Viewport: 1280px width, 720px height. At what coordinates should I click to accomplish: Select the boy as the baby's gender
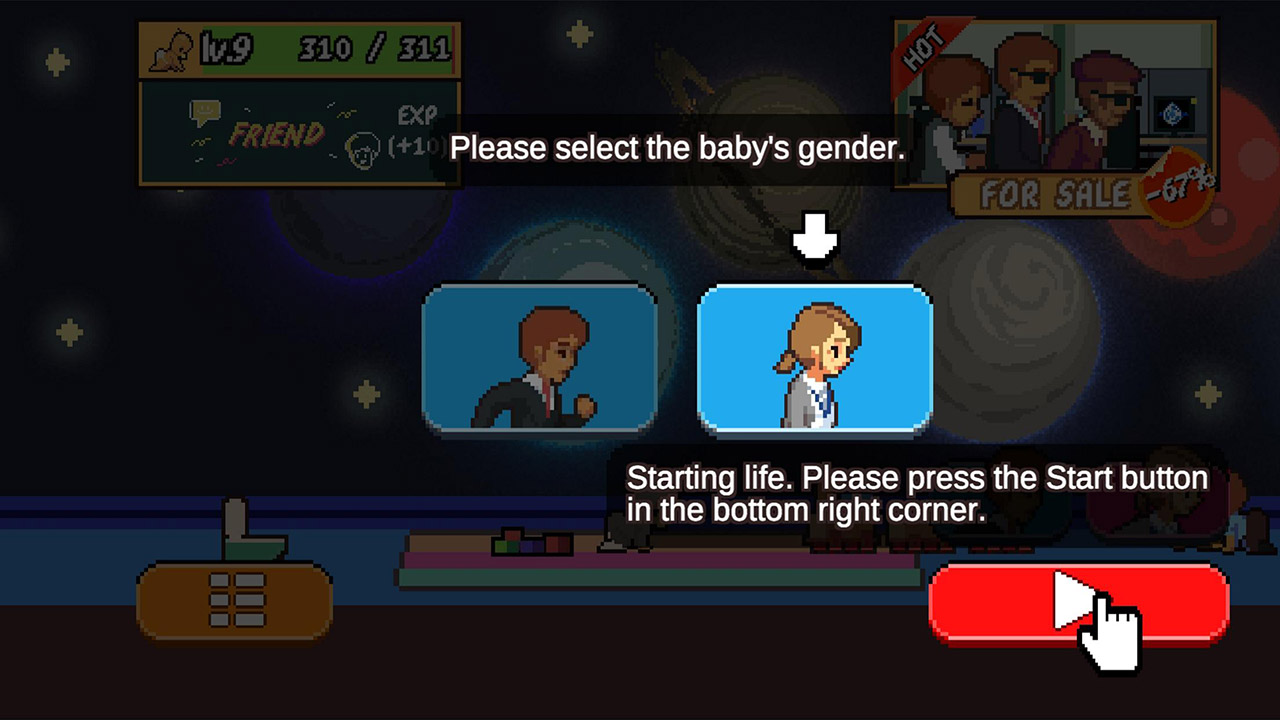pos(540,360)
